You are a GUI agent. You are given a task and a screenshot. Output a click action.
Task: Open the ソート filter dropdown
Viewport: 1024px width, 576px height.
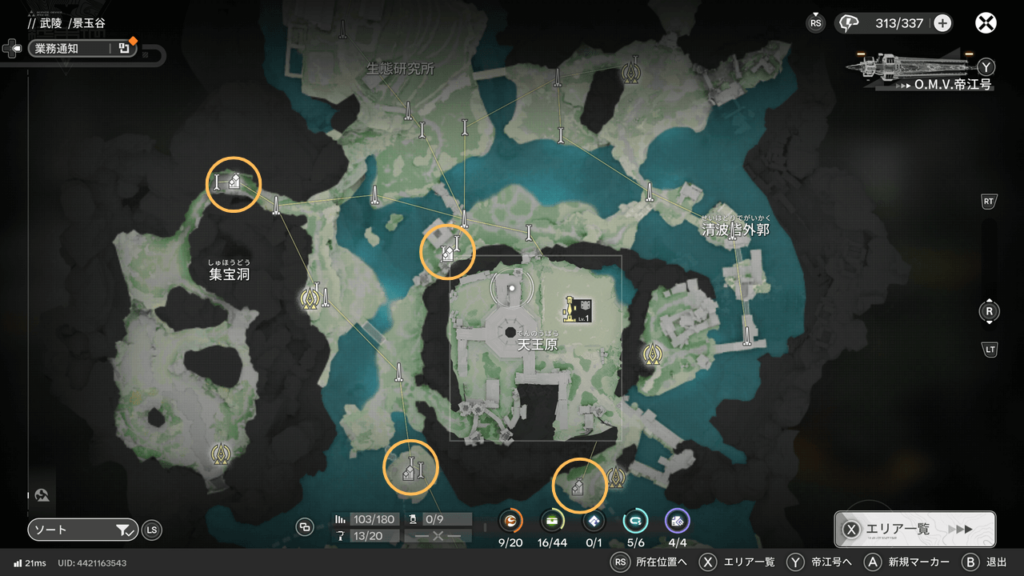coord(82,530)
